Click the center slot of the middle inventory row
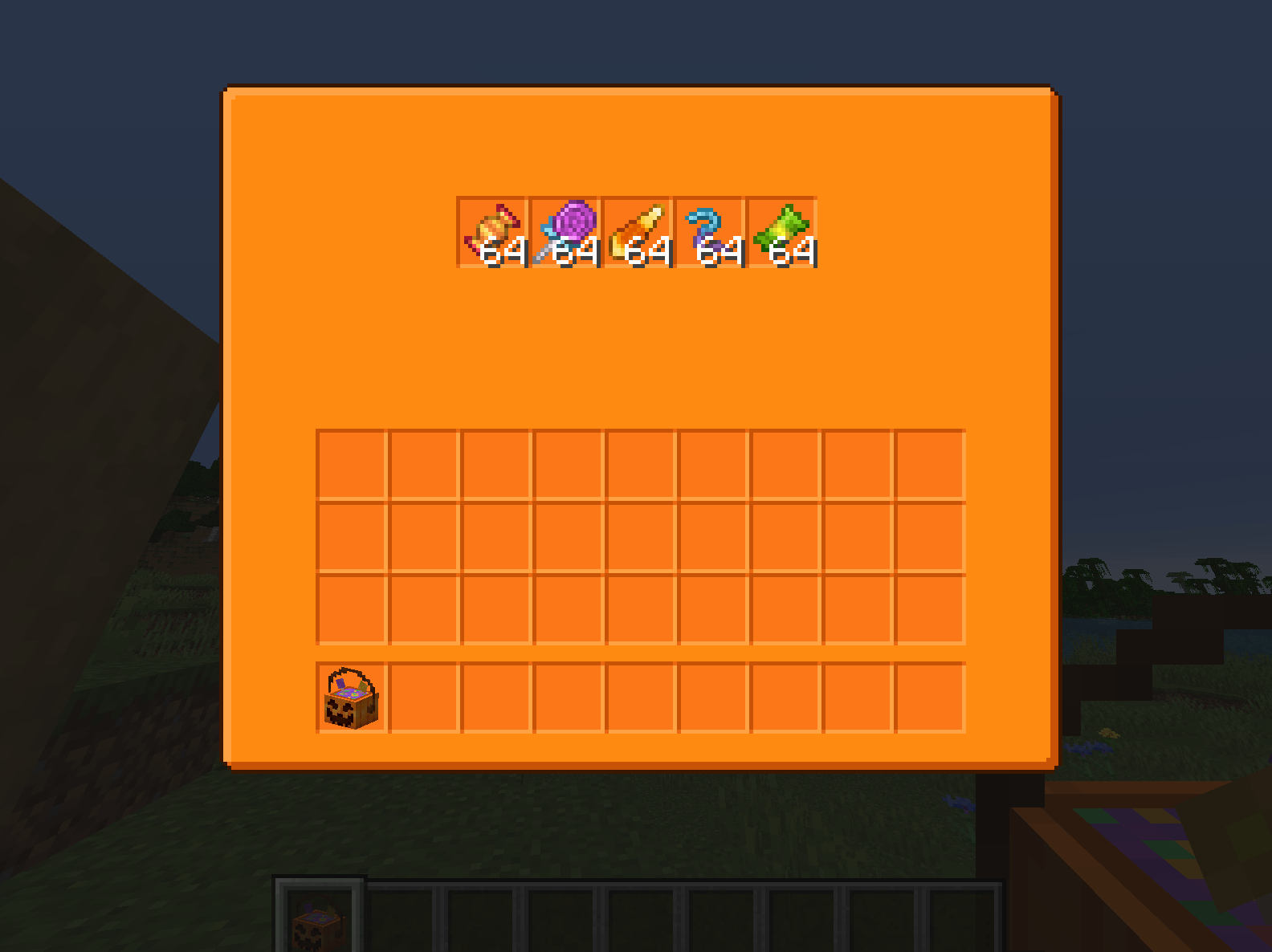The width and height of the screenshot is (1272, 952). (x=640, y=536)
